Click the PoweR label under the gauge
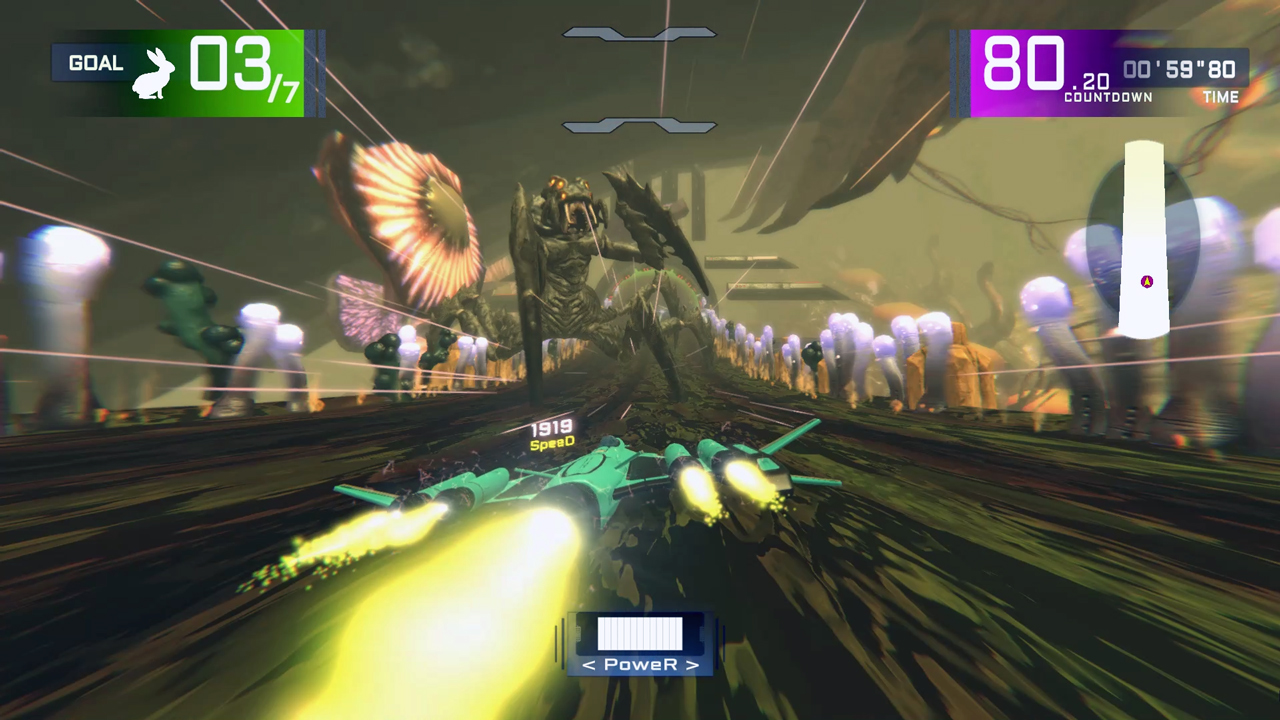 click(640, 664)
